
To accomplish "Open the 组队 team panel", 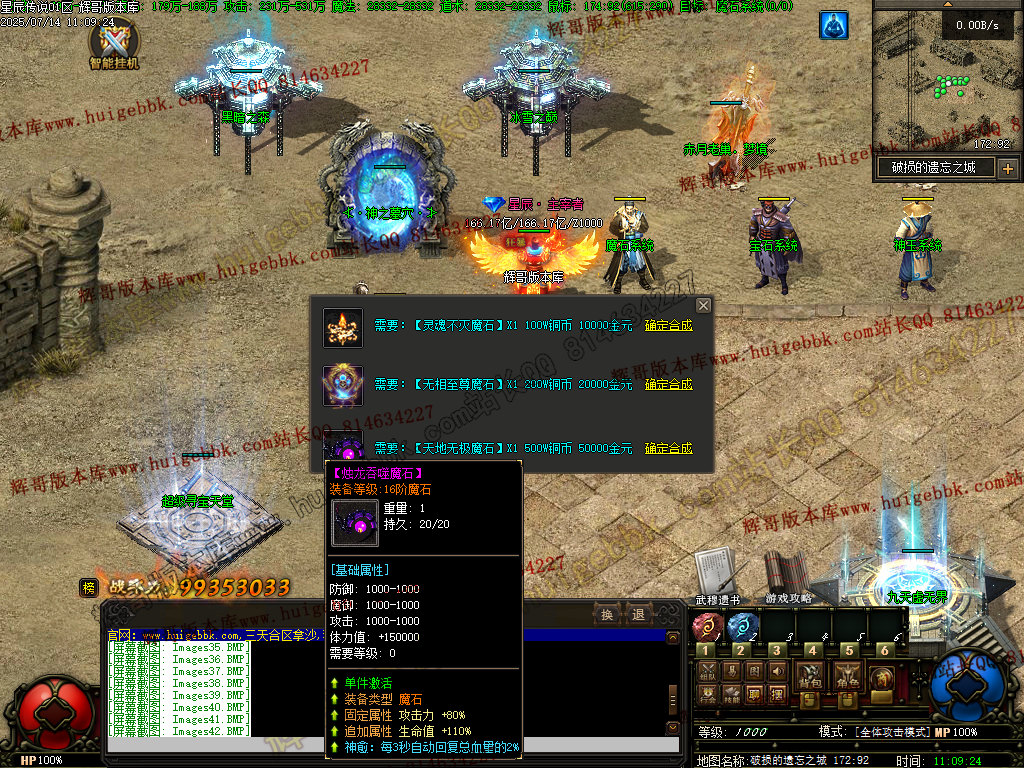I will 707,671.
